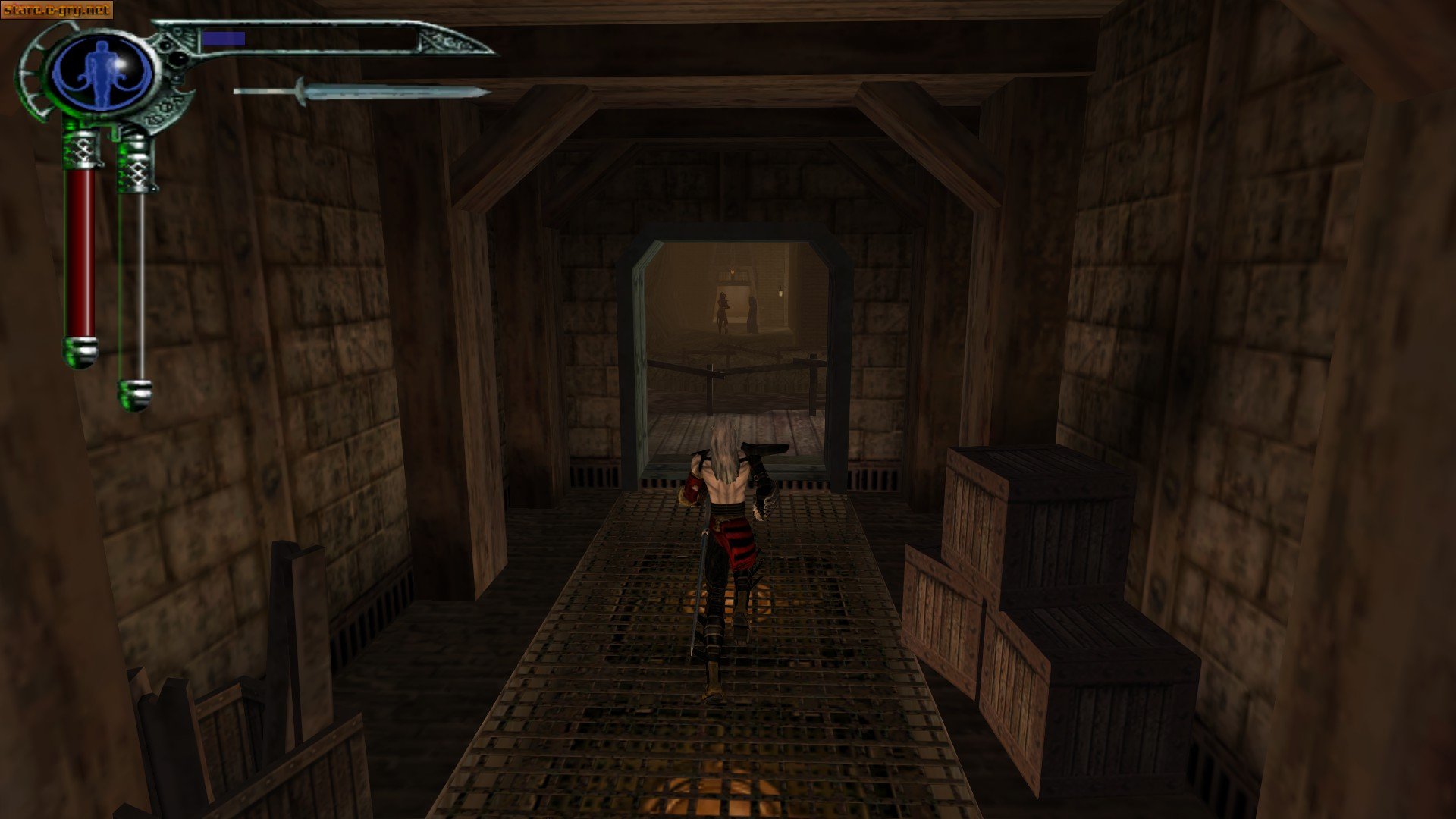The width and height of the screenshot is (1456, 819).
Task: Select the dagger weapon icon in the HUD
Action: (x=364, y=91)
